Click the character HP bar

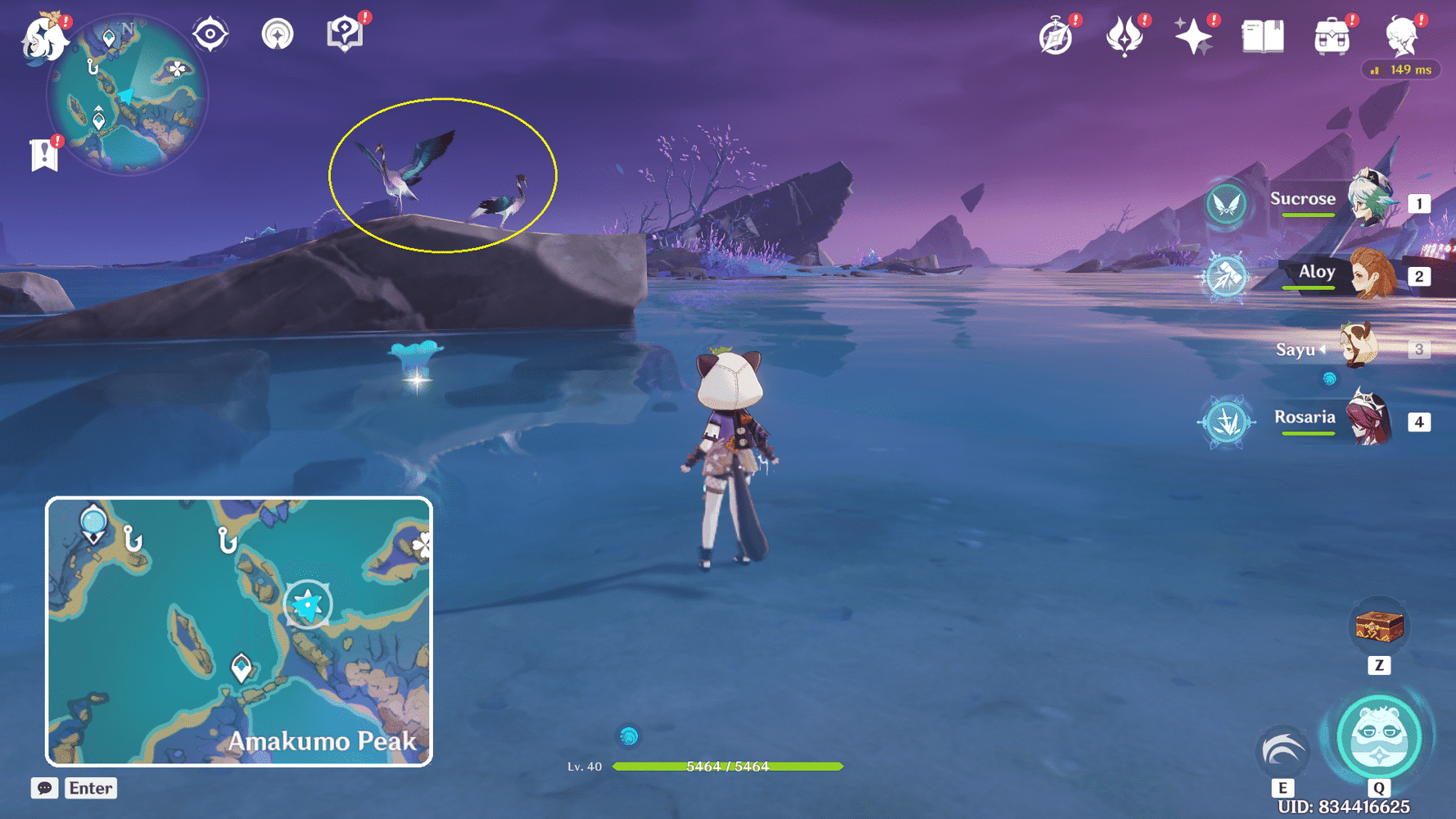[729, 767]
